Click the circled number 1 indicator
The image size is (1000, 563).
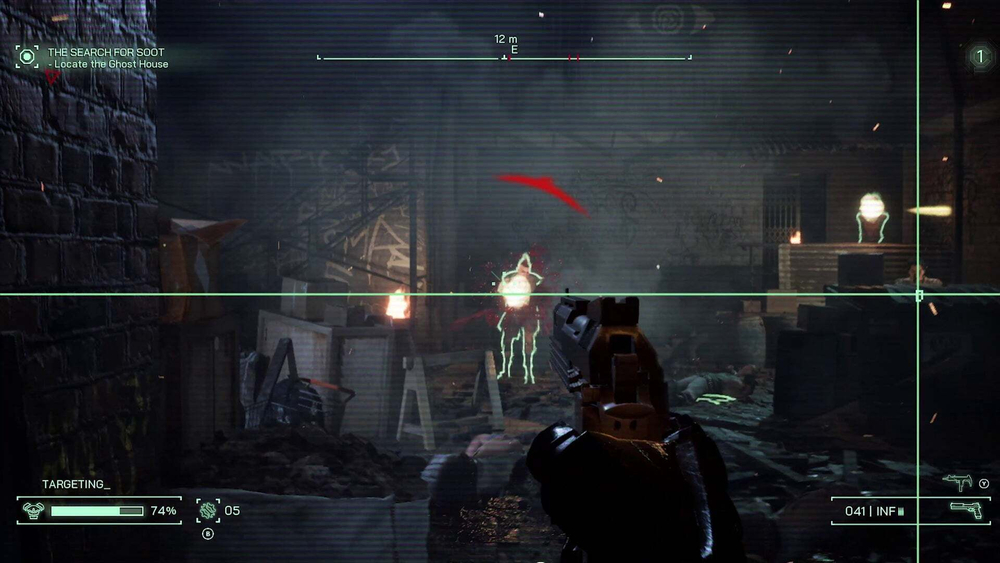coord(979,57)
